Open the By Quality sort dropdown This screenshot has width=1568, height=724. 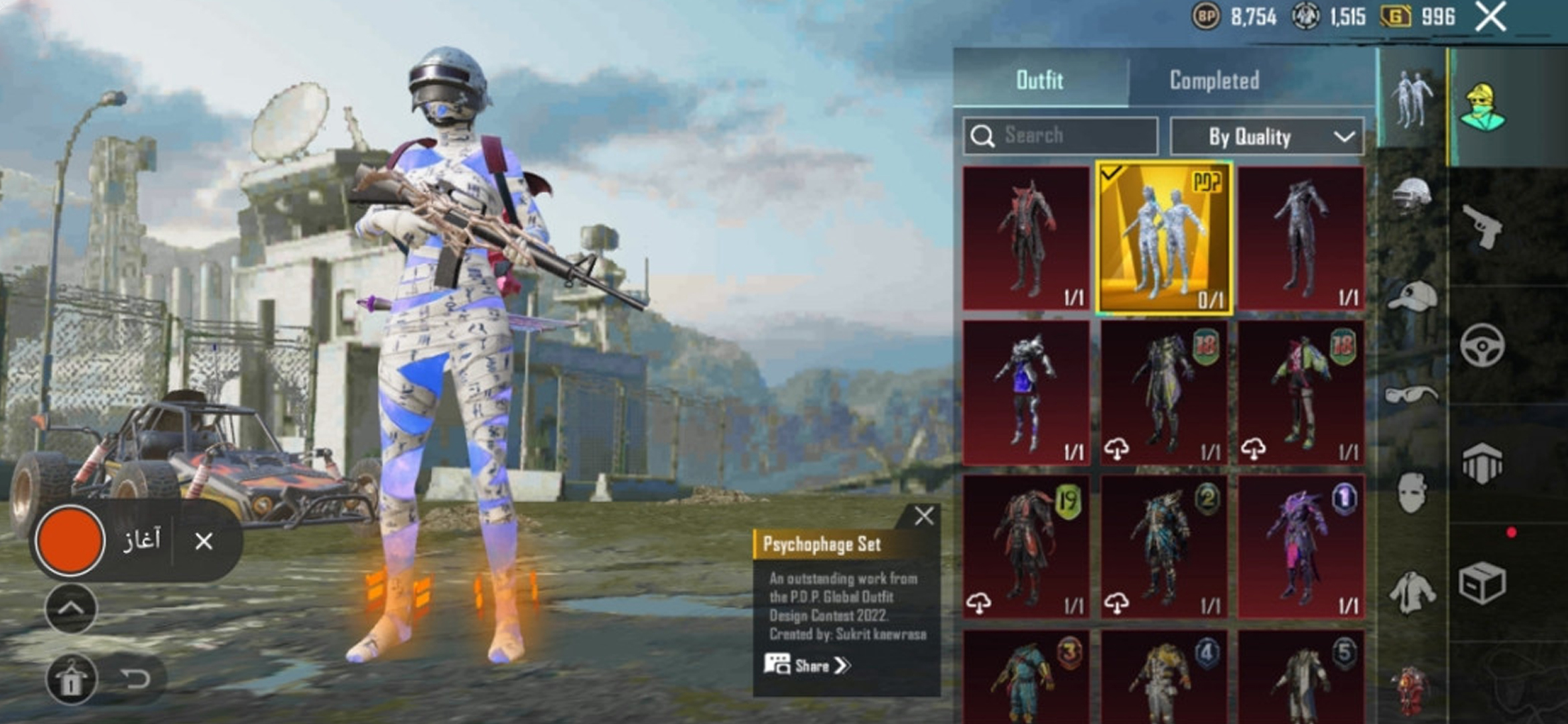[x=1266, y=137]
